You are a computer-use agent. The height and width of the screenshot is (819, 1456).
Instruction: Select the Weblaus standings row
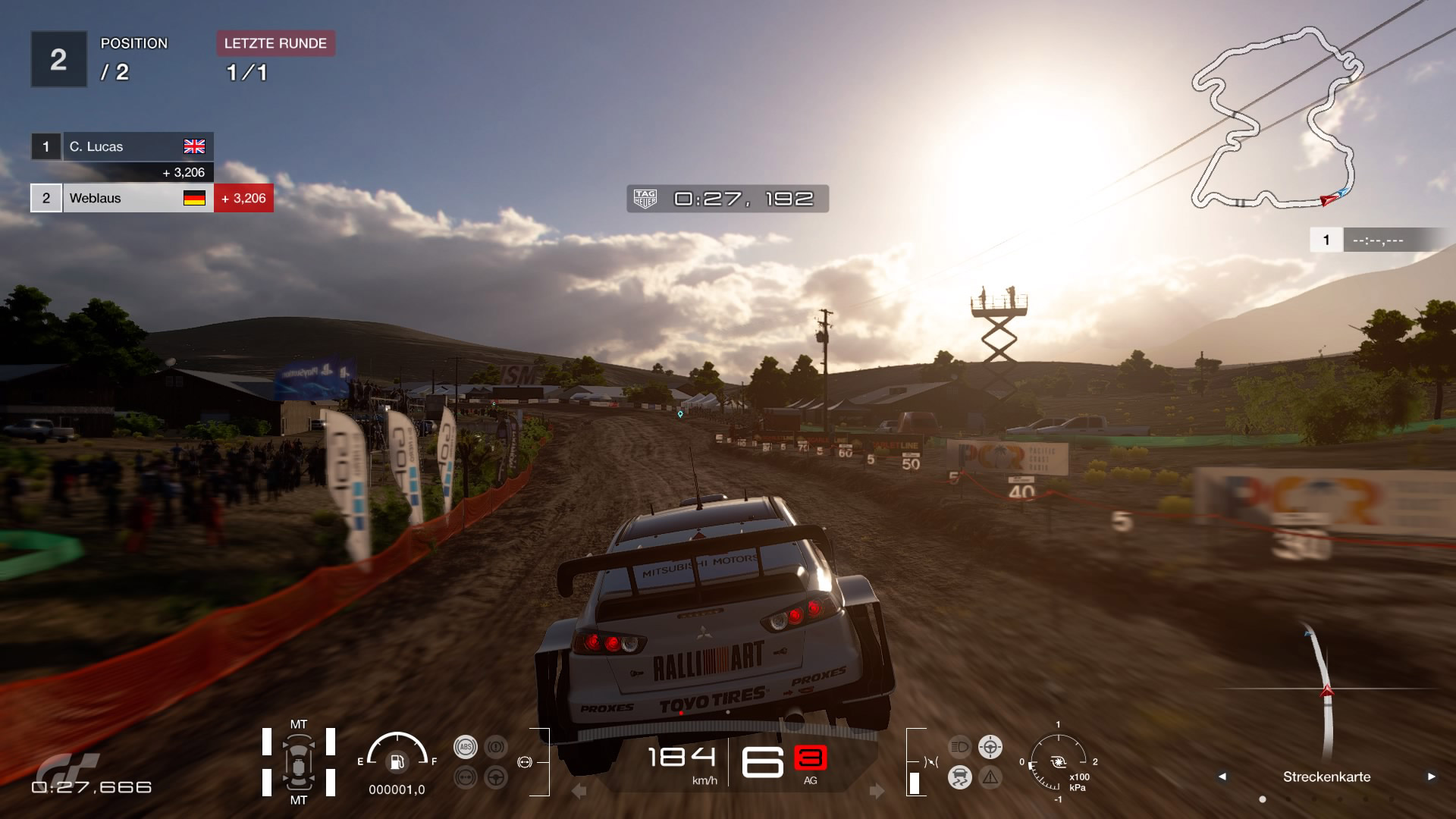(x=121, y=198)
